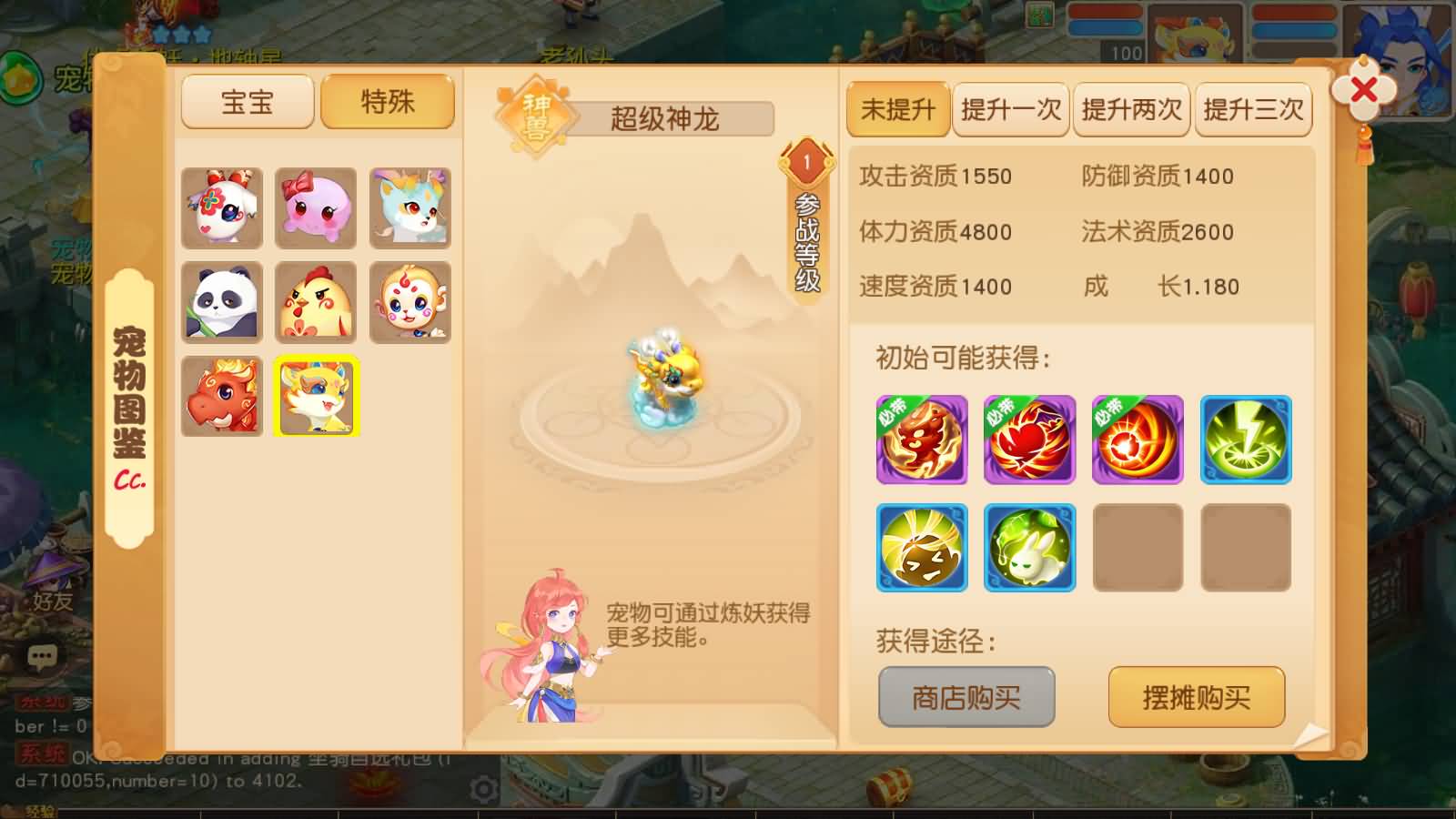Select the panda pet thumbnail
The width and height of the screenshot is (1456, 819).
coord(222,301)
